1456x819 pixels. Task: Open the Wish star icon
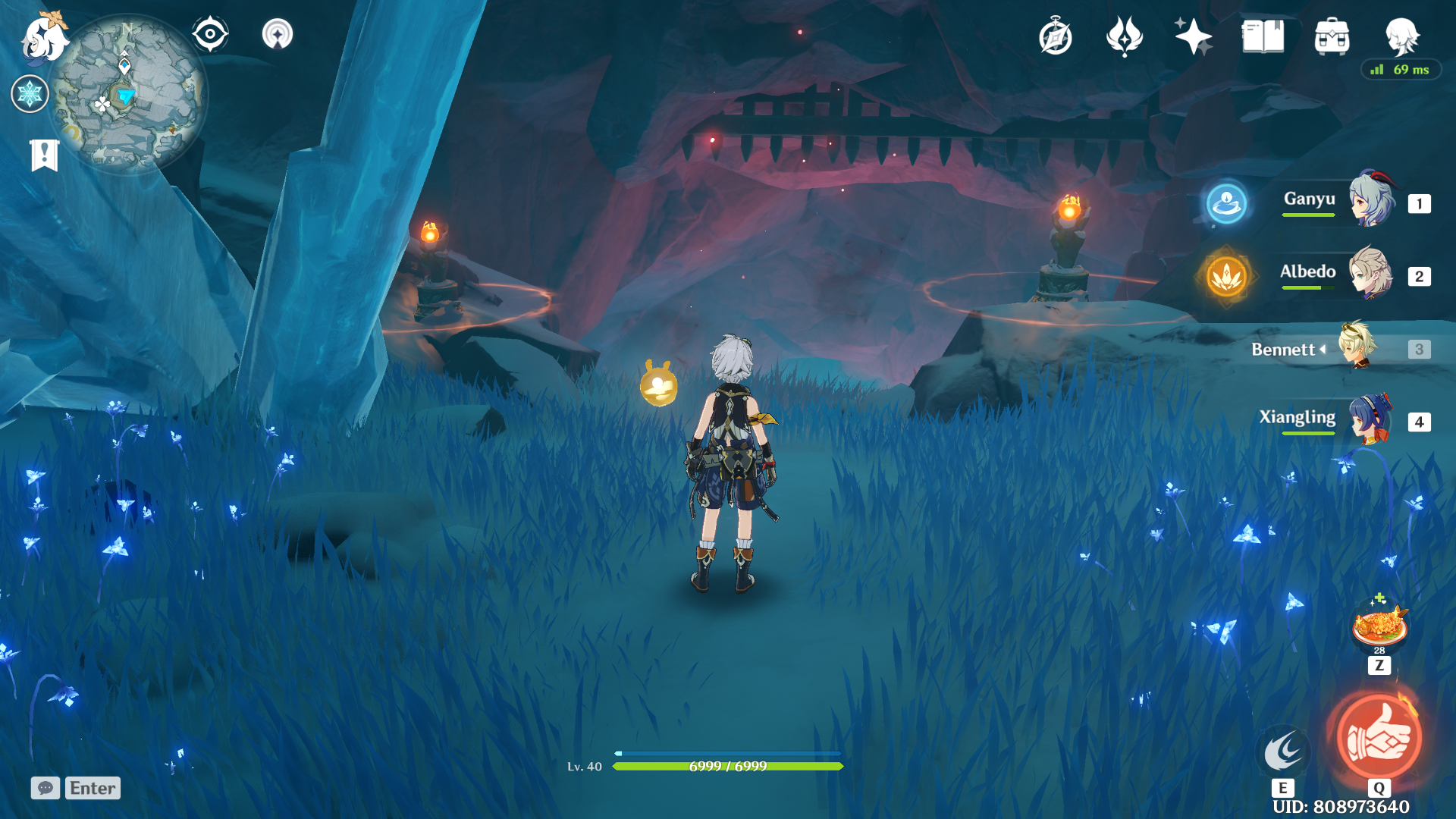click(1193, 36)
